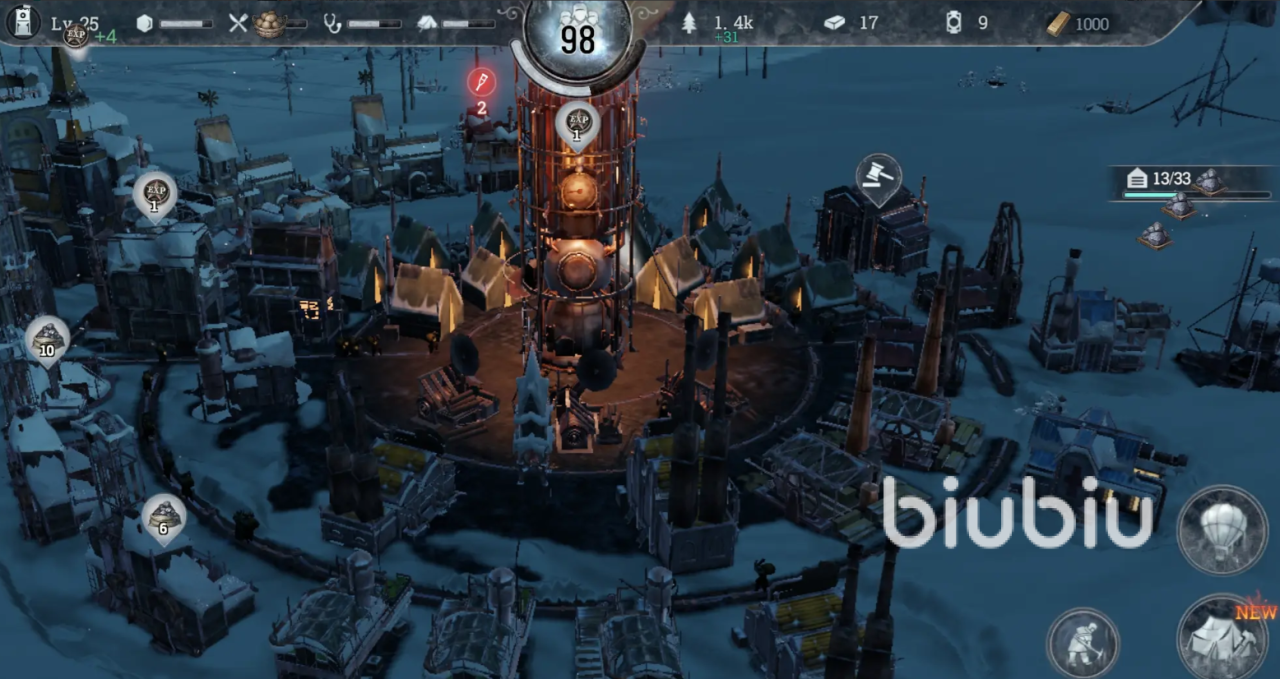1280x679 pixels.
Task: Tap the worker with pickaxe button
Action: (1082, 642)
